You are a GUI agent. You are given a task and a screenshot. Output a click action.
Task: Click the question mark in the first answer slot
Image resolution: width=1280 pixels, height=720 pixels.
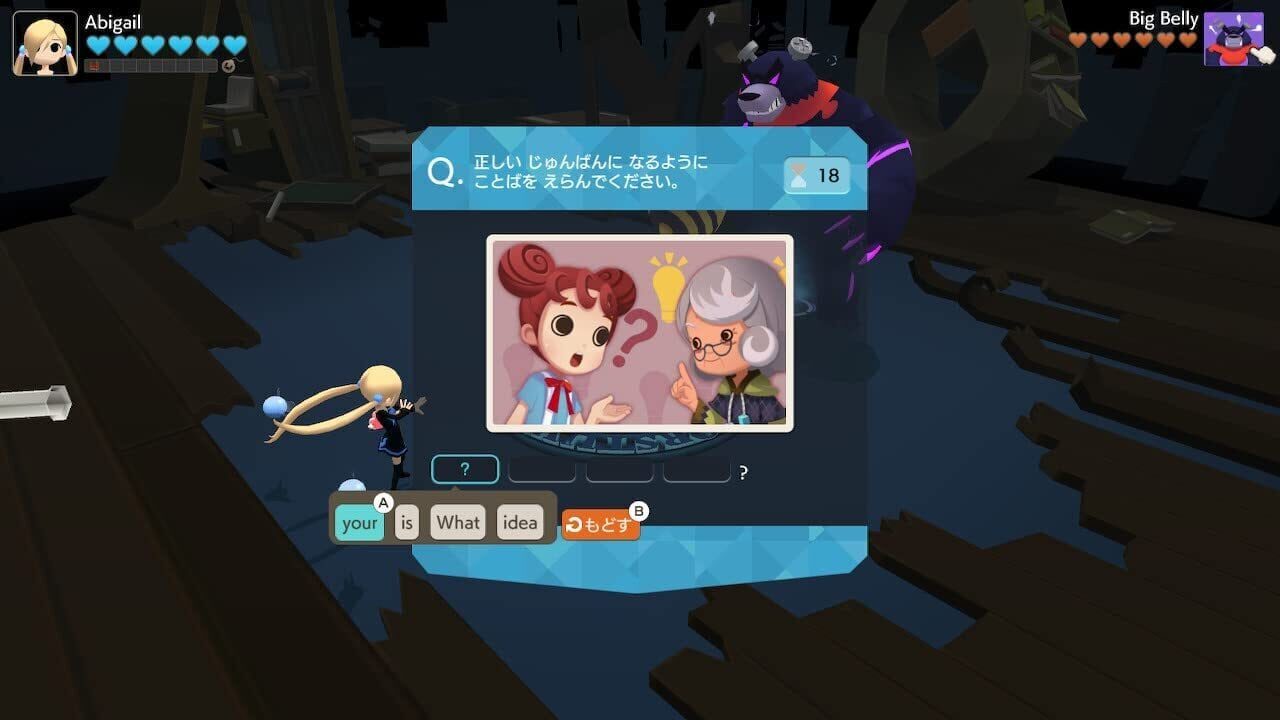coord(464,469)
